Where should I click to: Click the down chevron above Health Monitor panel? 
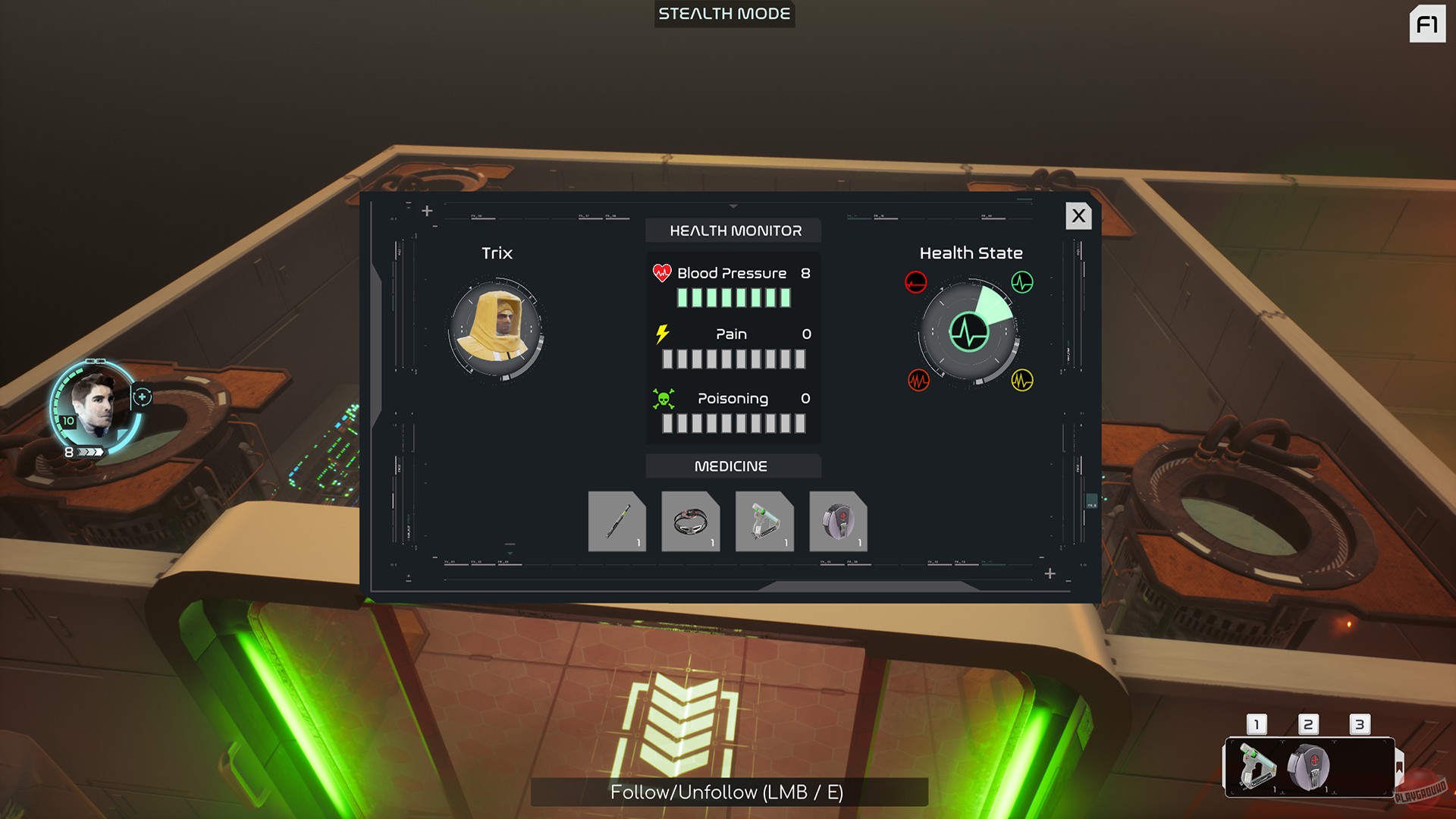(733, 205)
